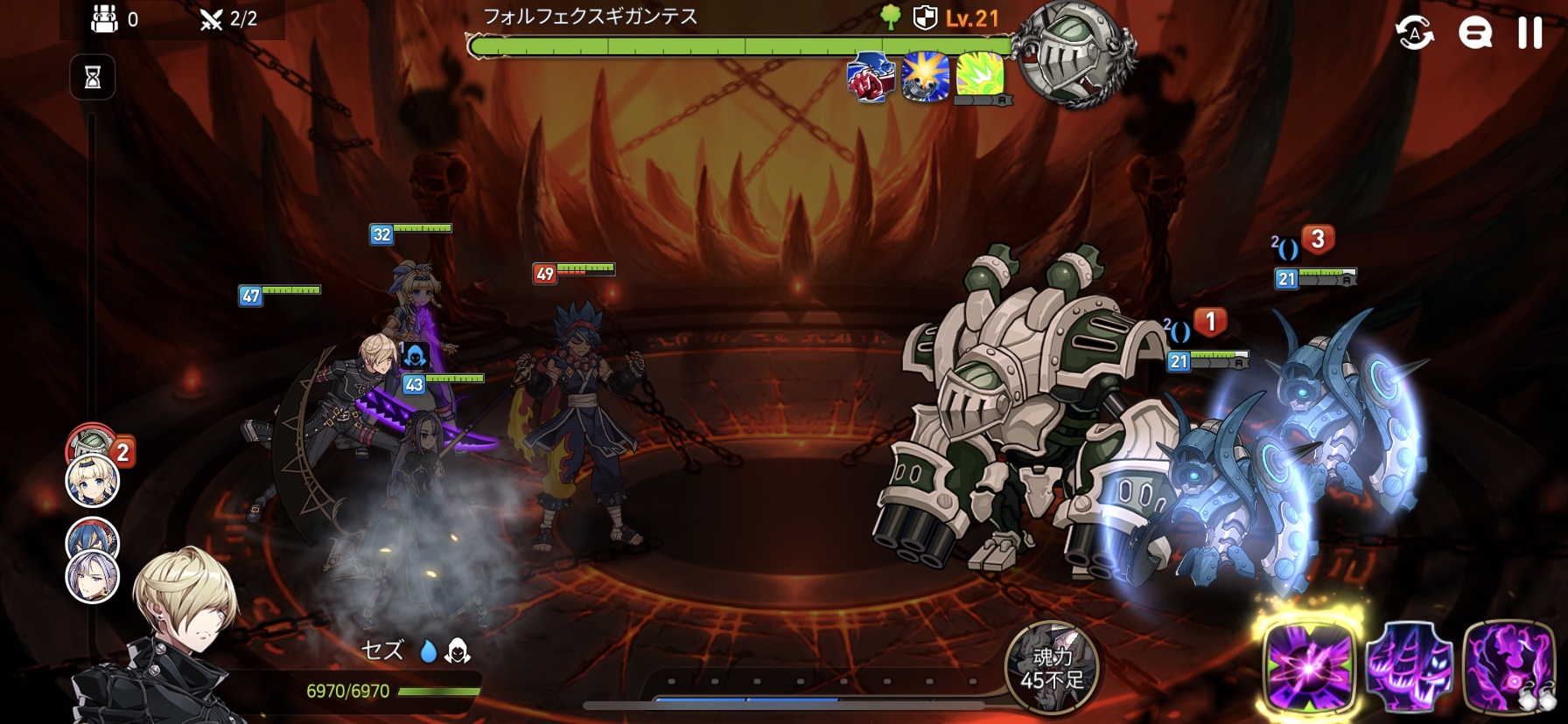Tap the soul burn 魂力 button
1568x724 pixels.
click(x=1052, y=668)
